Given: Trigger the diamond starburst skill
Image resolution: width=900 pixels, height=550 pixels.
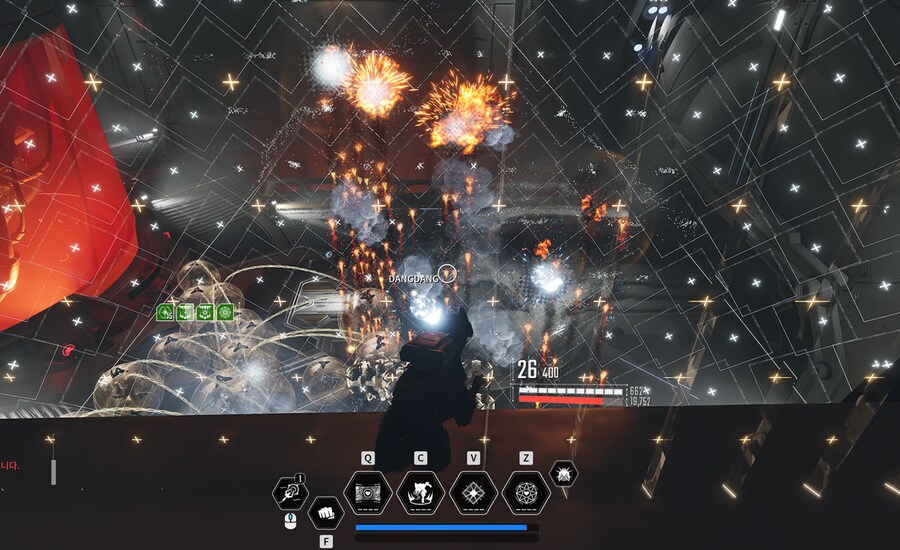Looking at the screenshot, I should (x=473, y=493).
